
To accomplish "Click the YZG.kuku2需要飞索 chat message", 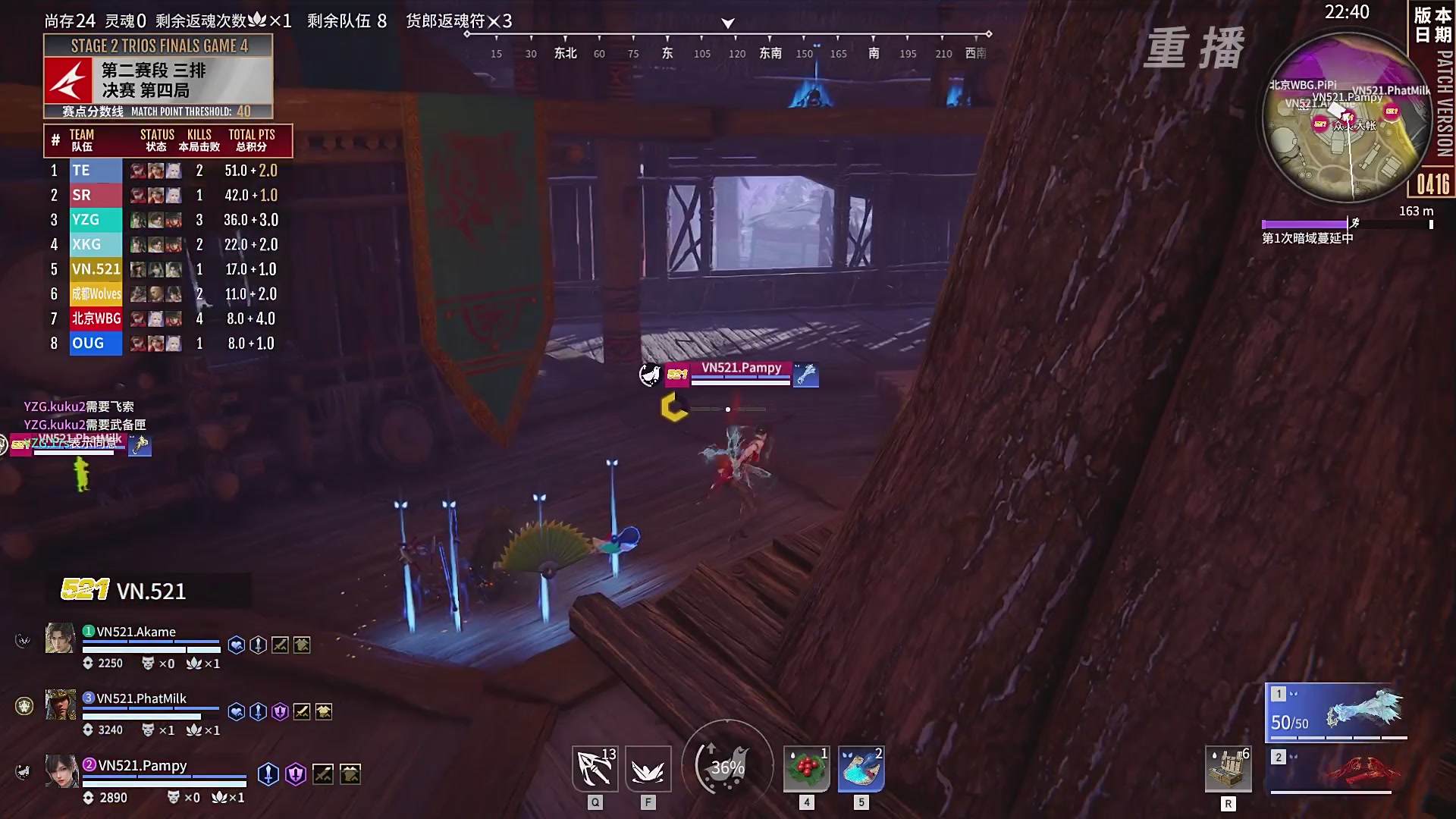I will 77,406.
